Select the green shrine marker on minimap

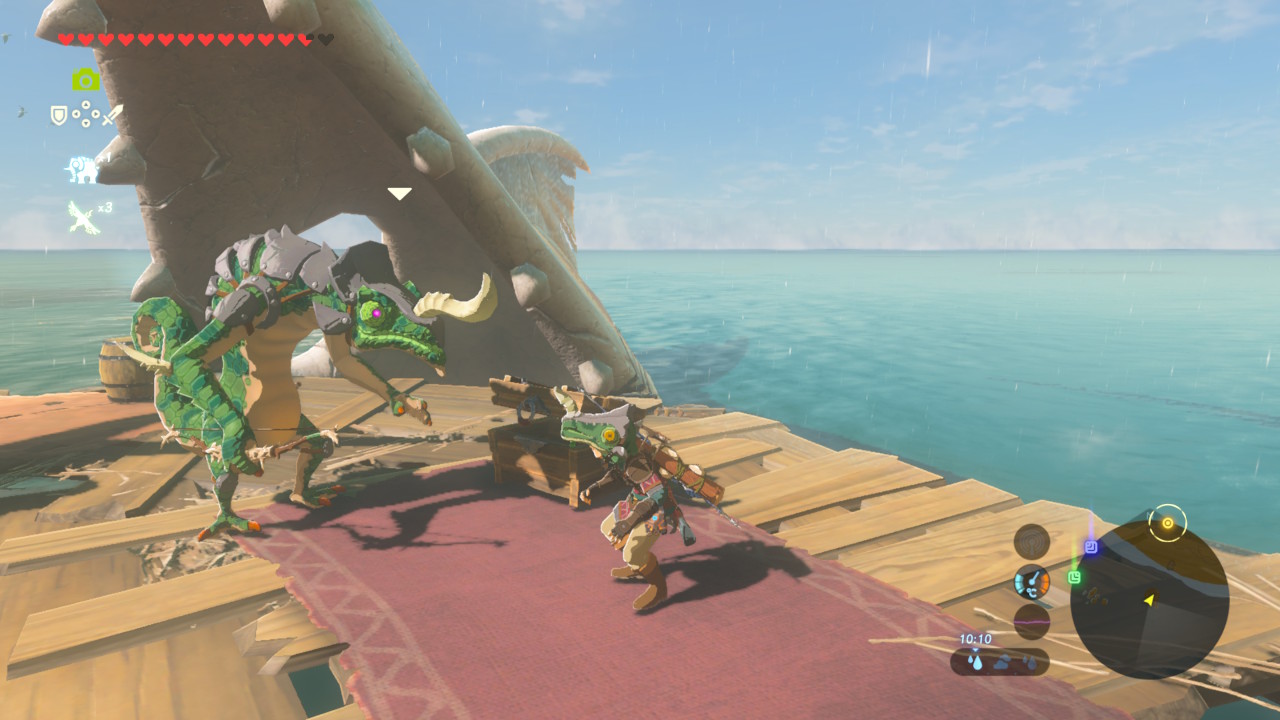pos(1074,577)
